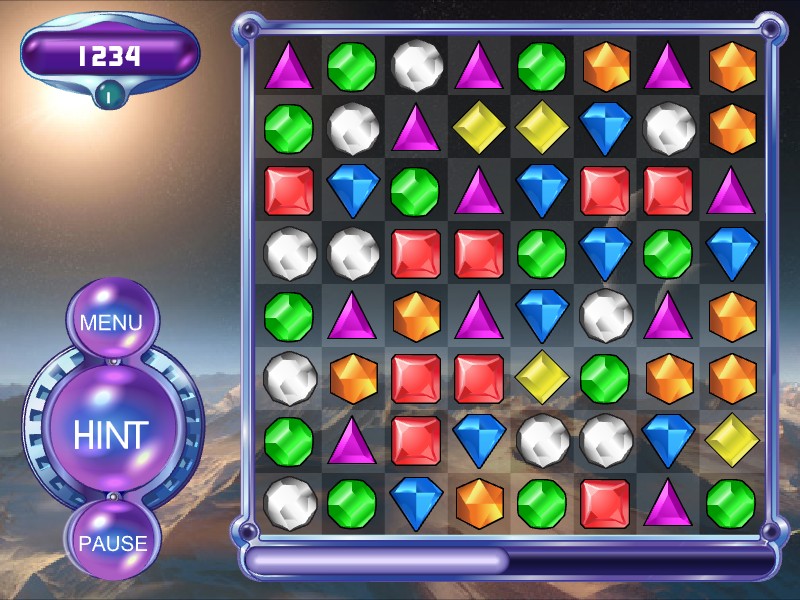Choose the blue diamond in the bottom row
Viewport: 800px width, 600px height.
[416, 503]
